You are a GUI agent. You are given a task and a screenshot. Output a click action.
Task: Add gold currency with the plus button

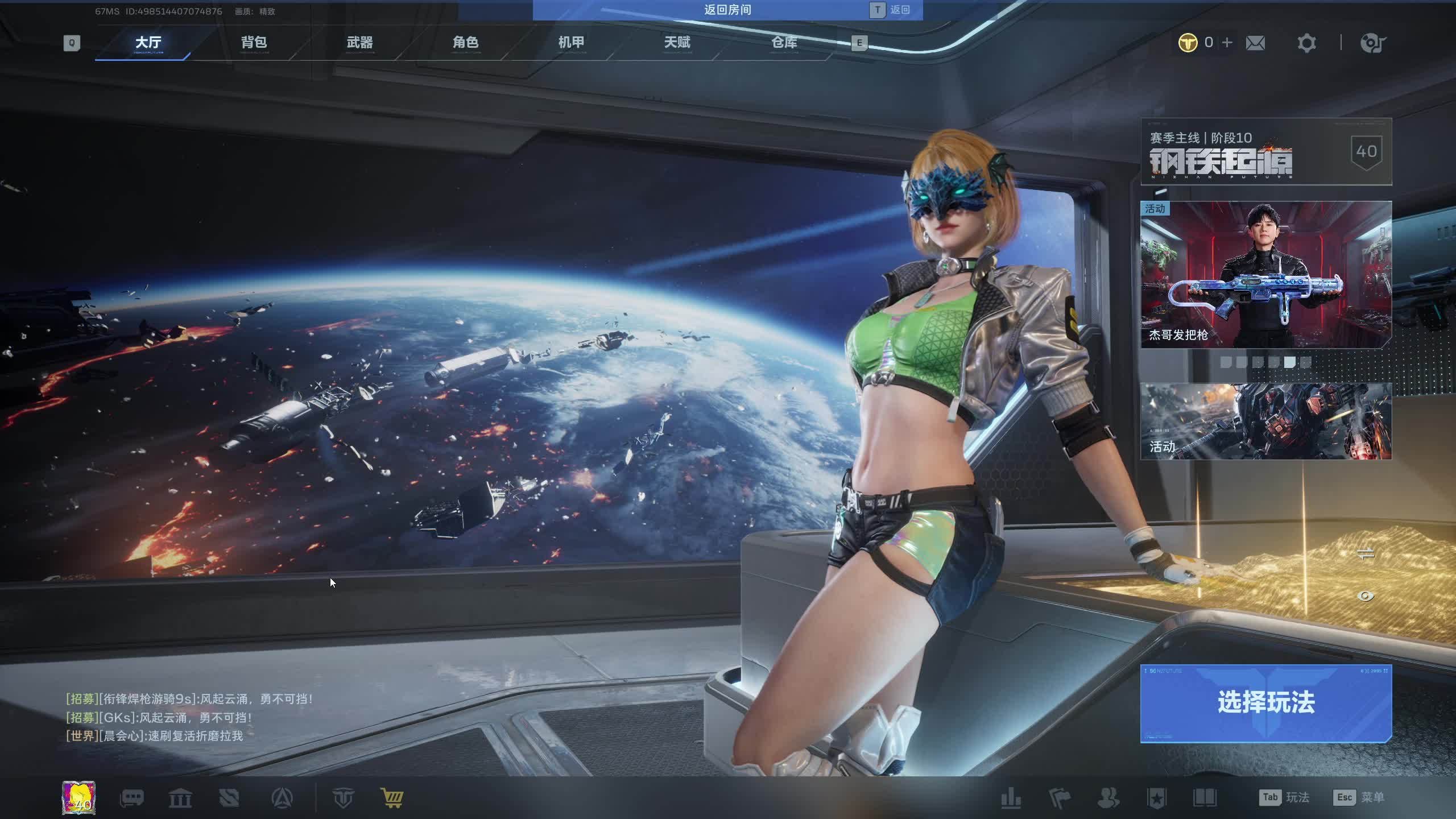(1227, 43)
